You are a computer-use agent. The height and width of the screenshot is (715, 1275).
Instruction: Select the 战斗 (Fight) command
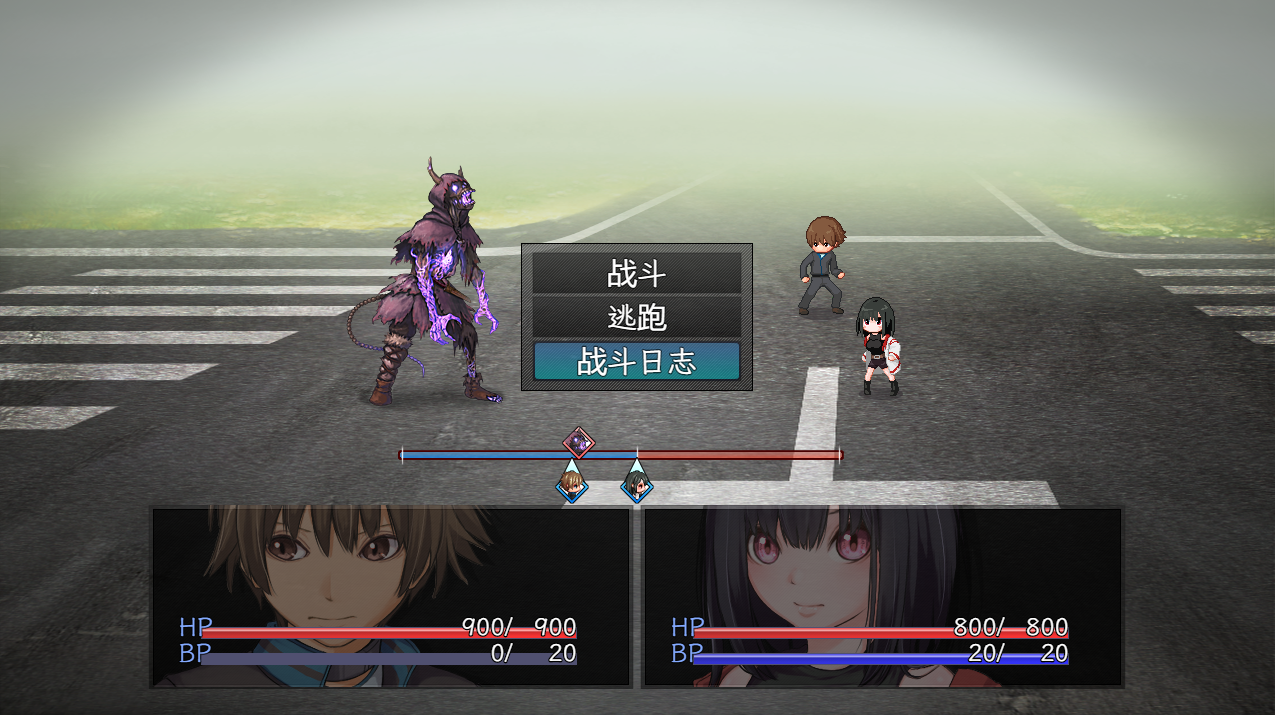click(x=636, y=273)
